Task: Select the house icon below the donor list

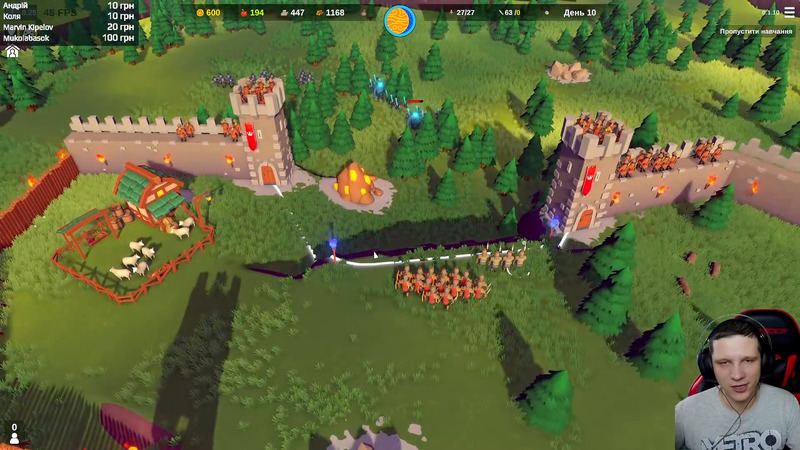Action: 13,51
